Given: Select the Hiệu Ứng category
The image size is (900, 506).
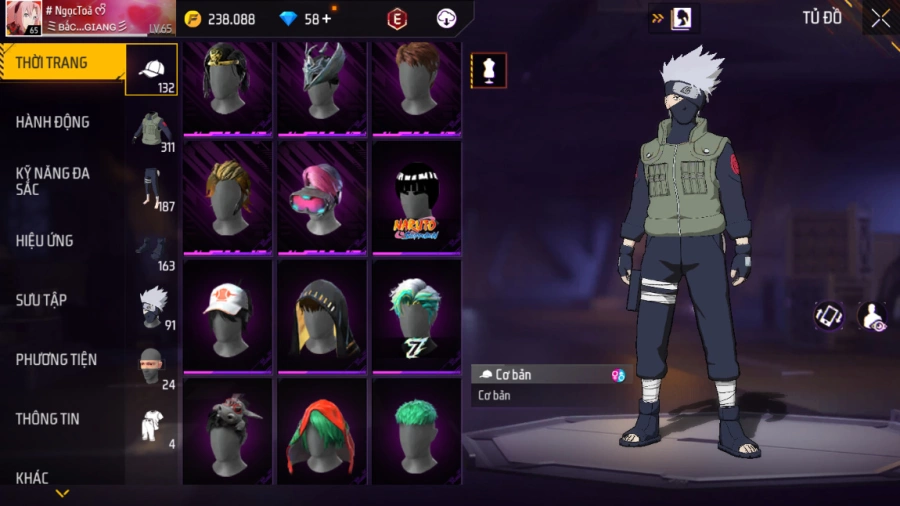Looking at the screenshot, I should coord(44,241).
